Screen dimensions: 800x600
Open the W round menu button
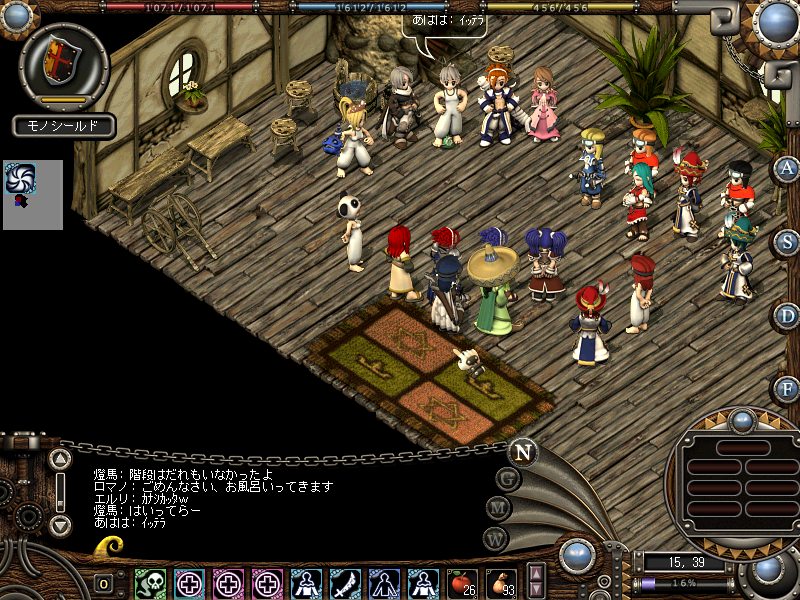click(494, 539)
